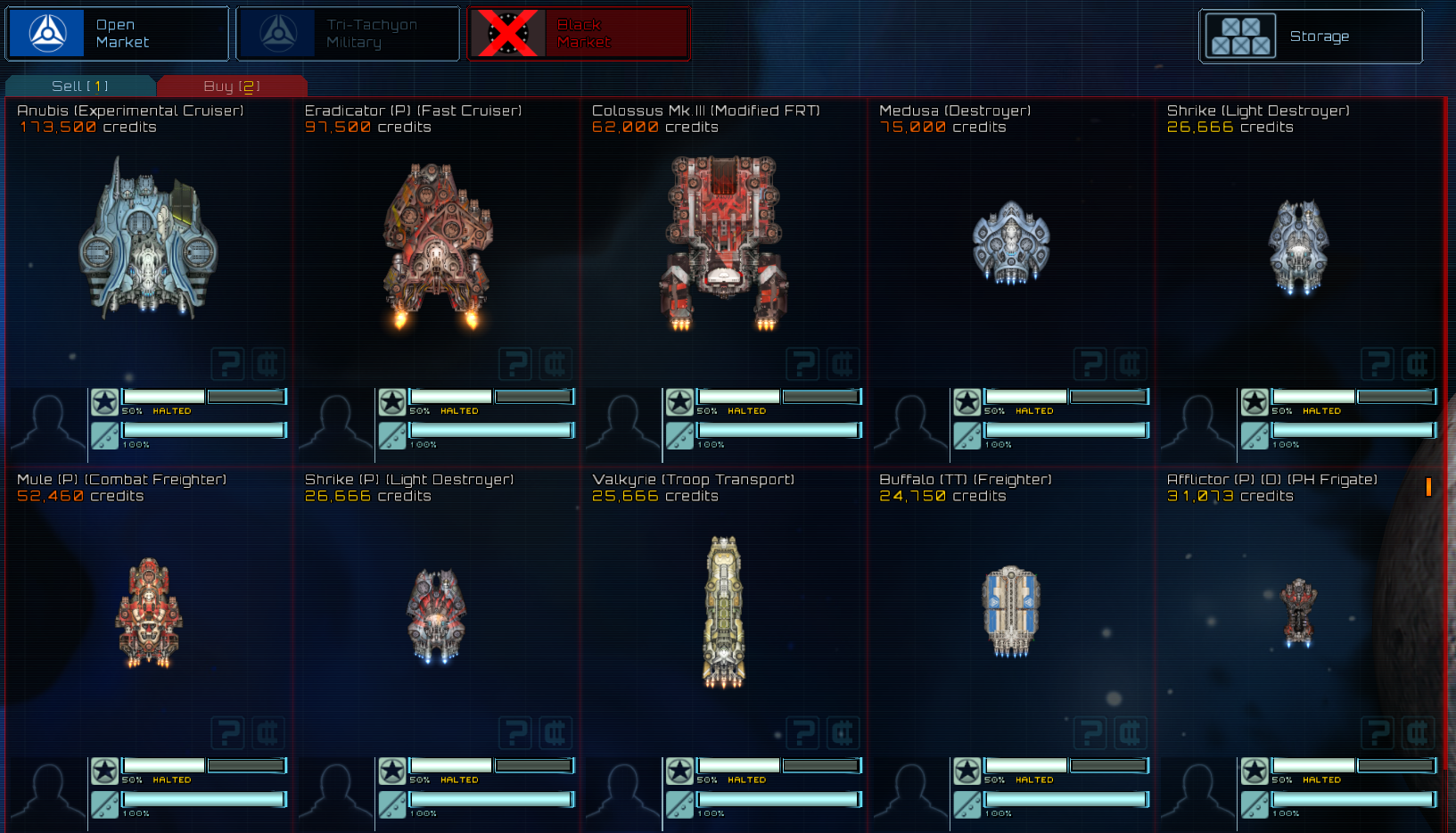The image size is (1456, 833).
Task: Switch to the Sell tab
Action: [80, 87]
